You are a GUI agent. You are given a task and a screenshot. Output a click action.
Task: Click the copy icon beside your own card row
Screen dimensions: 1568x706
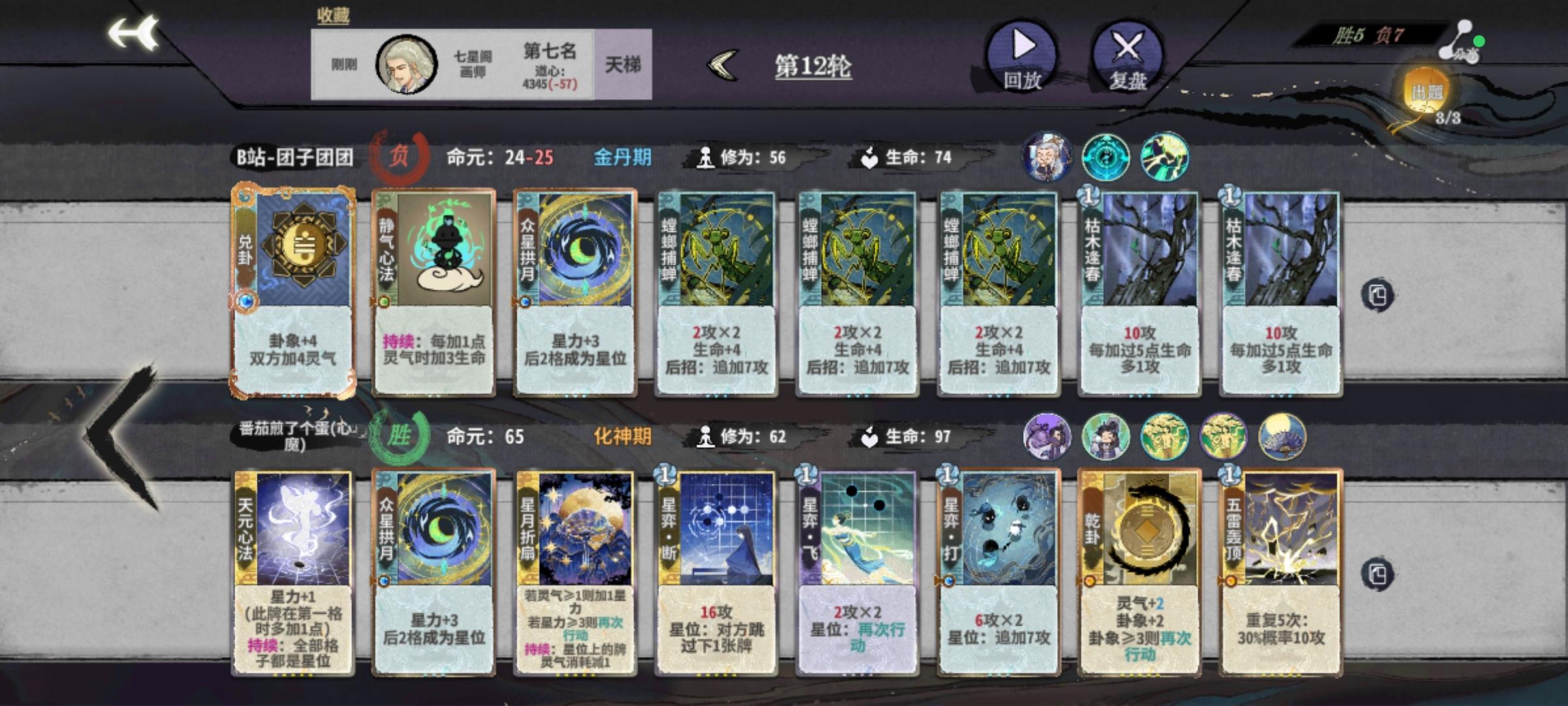pos(1379,575)
